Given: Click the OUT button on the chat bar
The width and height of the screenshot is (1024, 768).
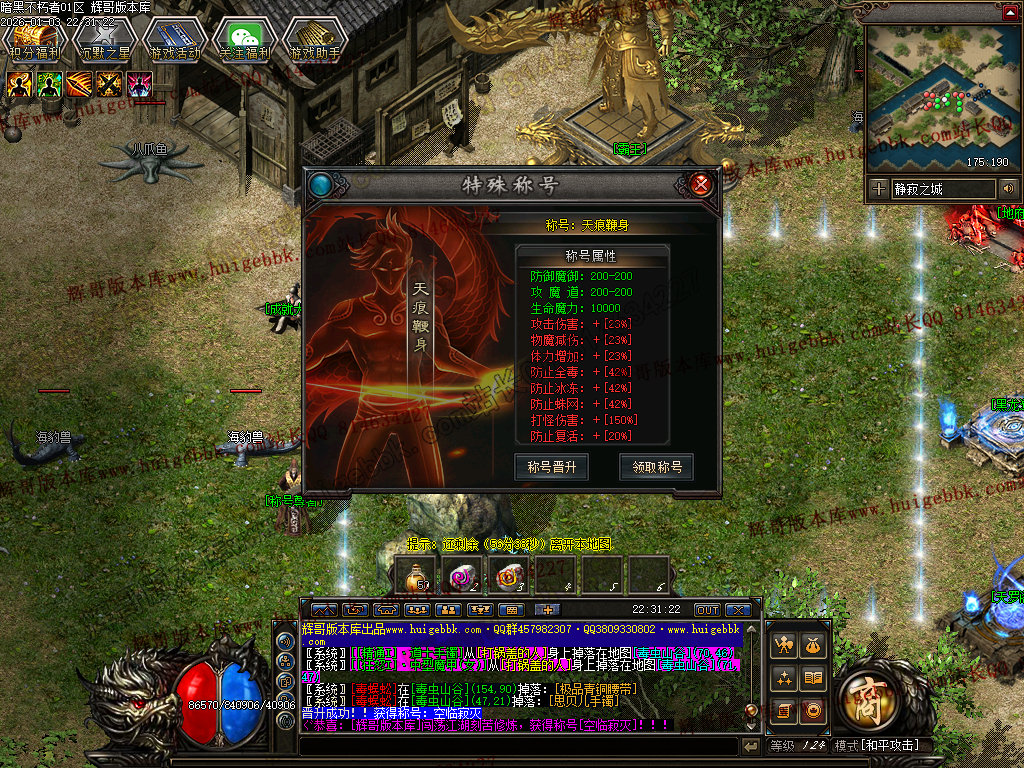Looking at the screenshot, I should pyautogui.click(x=707, y=609).
